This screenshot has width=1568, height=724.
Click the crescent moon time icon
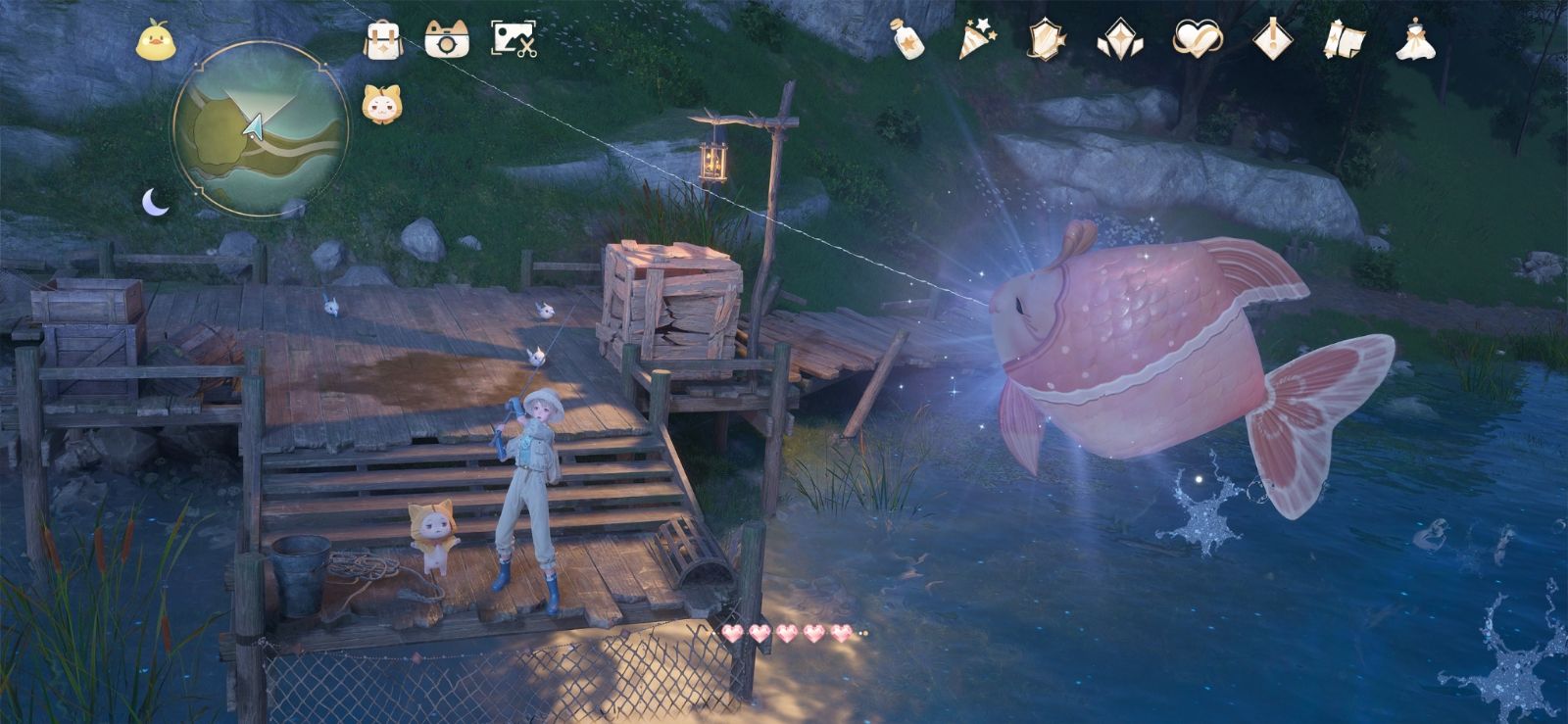pyautogui.click(x=155, y=202)
